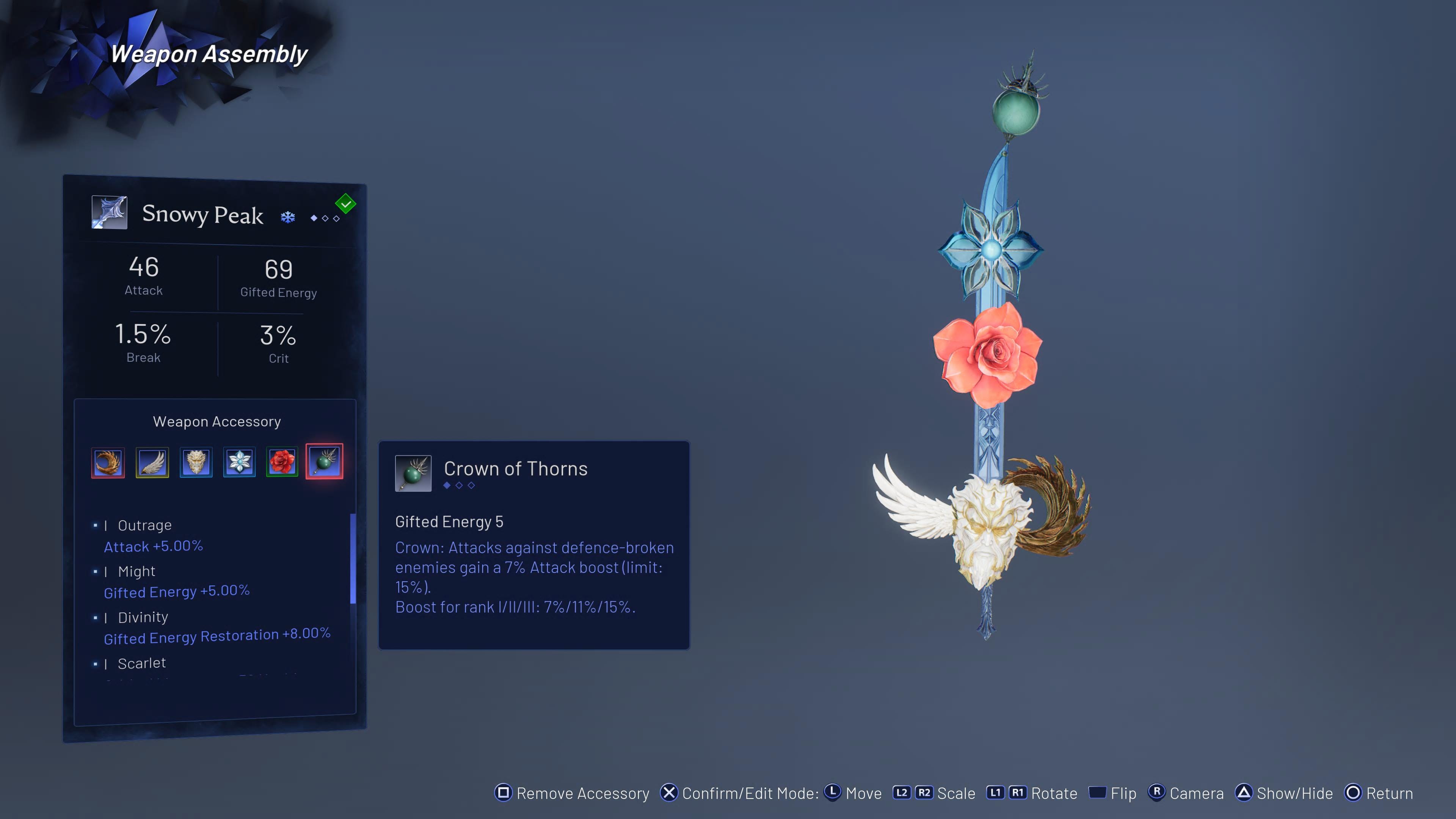Viewport: 1456px width, 819px height.
Task: Select the Might effect entry
Action: [137, 571]
